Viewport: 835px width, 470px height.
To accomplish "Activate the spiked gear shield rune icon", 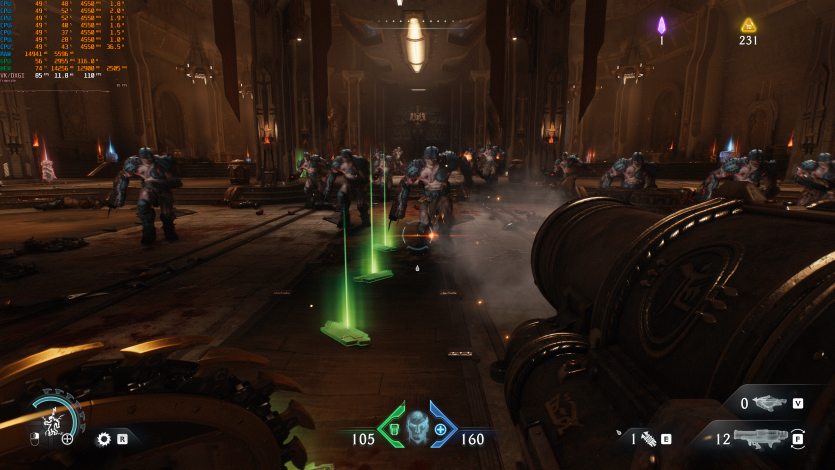I will tap(103, 438).
